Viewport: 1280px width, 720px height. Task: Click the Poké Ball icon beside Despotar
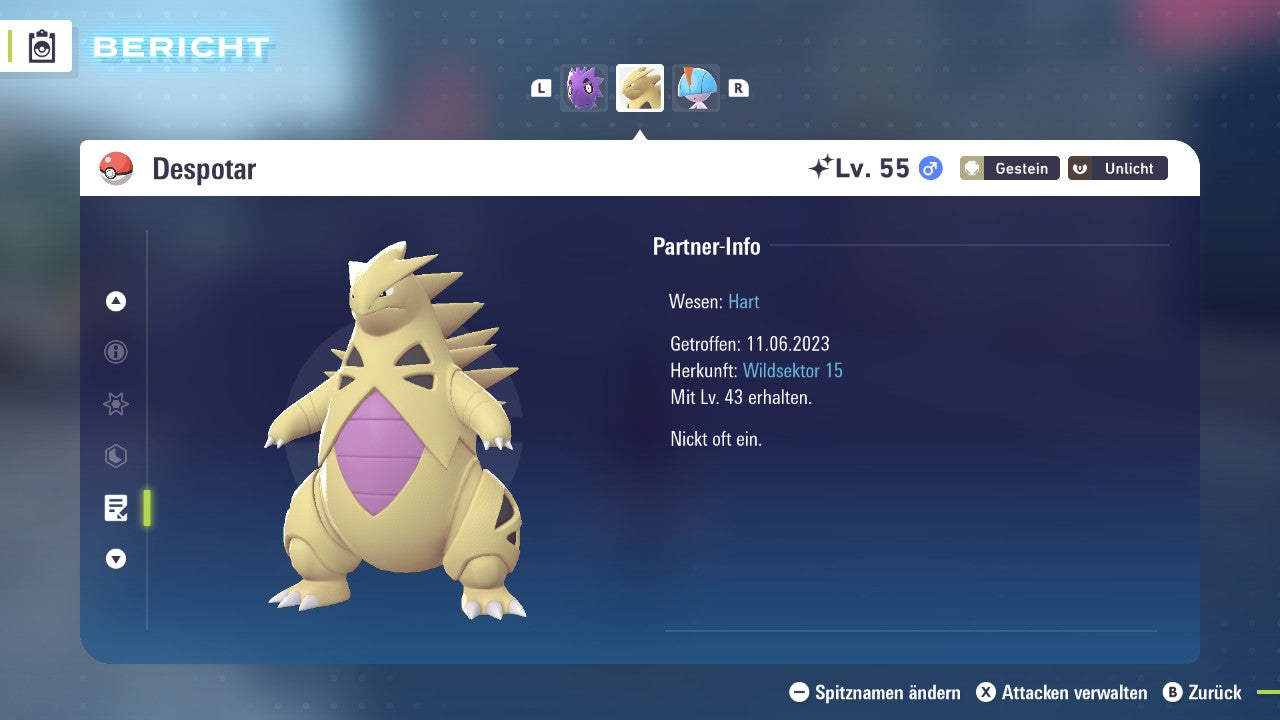(115, 168)
